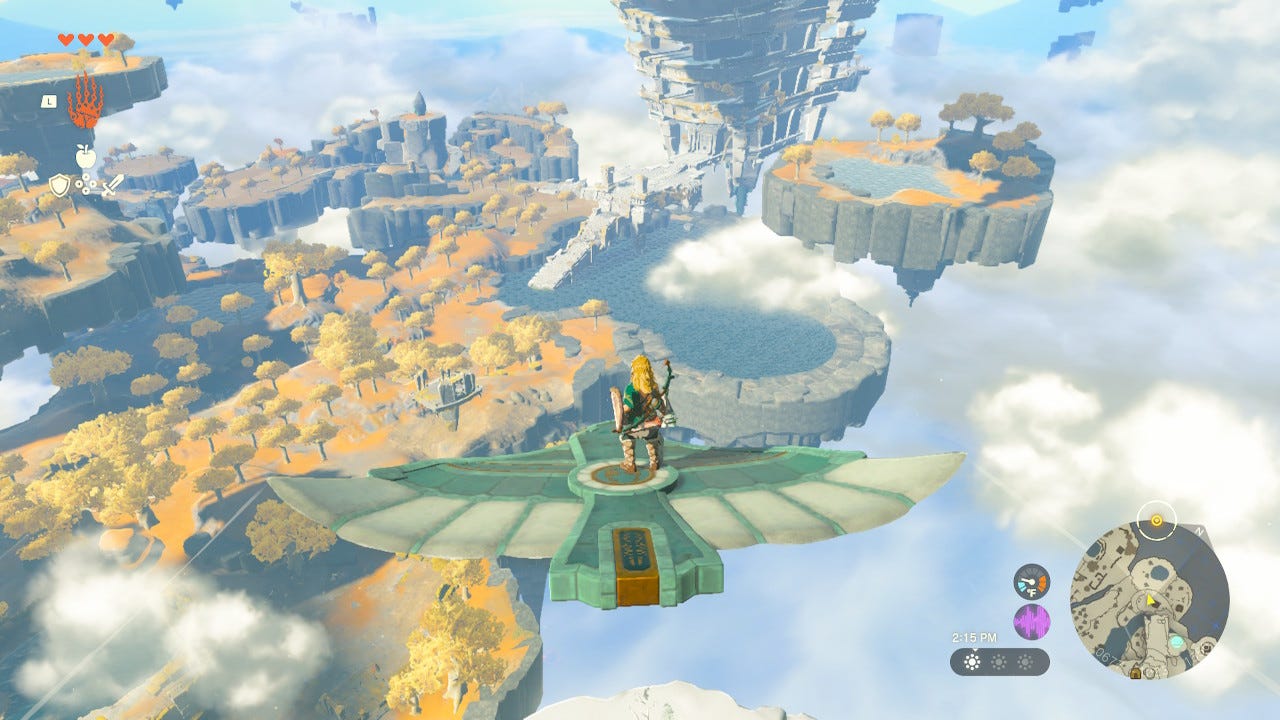Select the apple quick-item icon
The width and height of the screenshot is (1280, 720).
pos(85,155)
